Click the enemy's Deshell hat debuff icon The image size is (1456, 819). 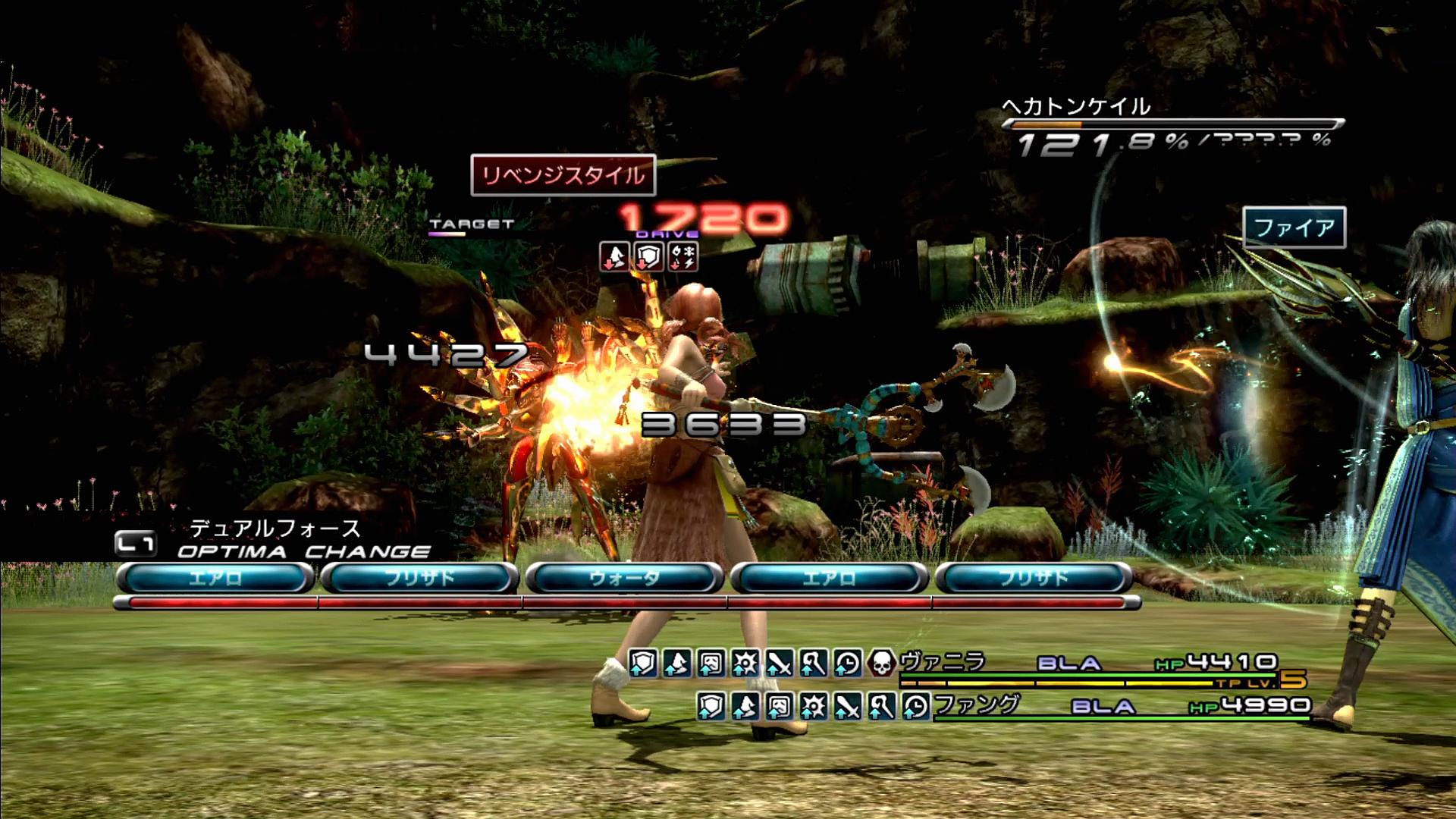[x=614, y=256]
